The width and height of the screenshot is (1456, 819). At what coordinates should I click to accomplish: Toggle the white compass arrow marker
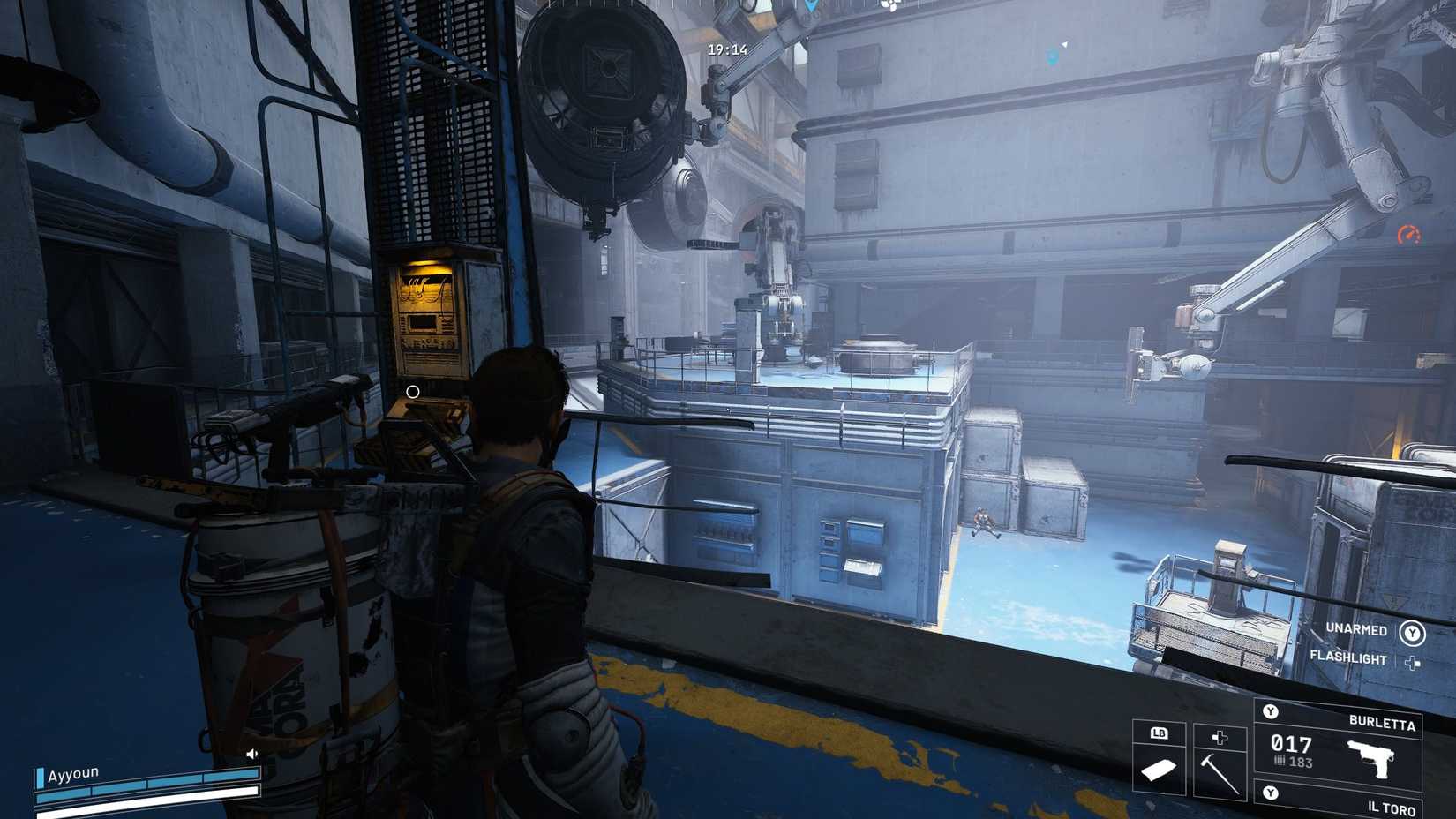(x=1064, y=44)
